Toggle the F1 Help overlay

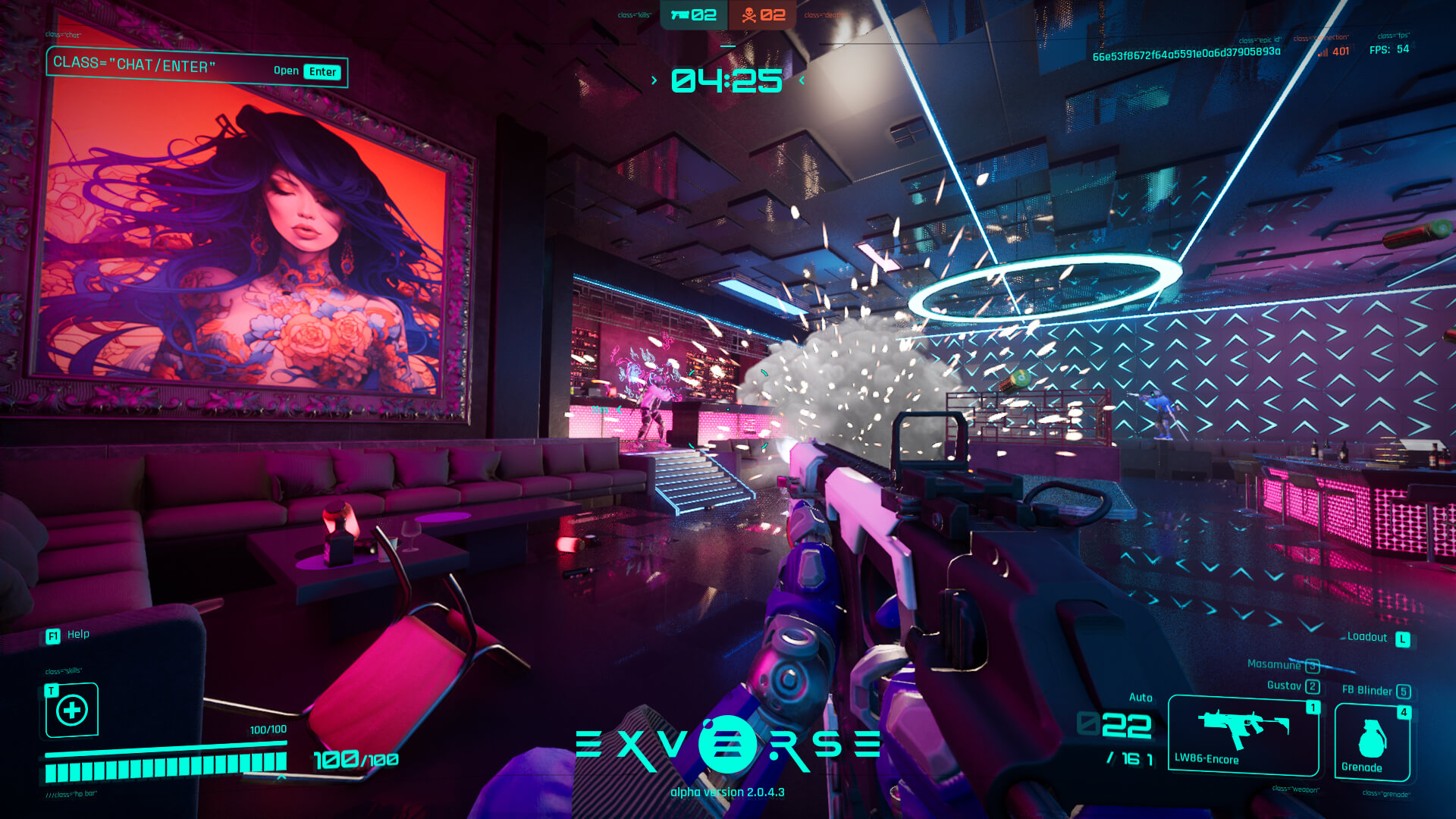click(x=52, y=635)
